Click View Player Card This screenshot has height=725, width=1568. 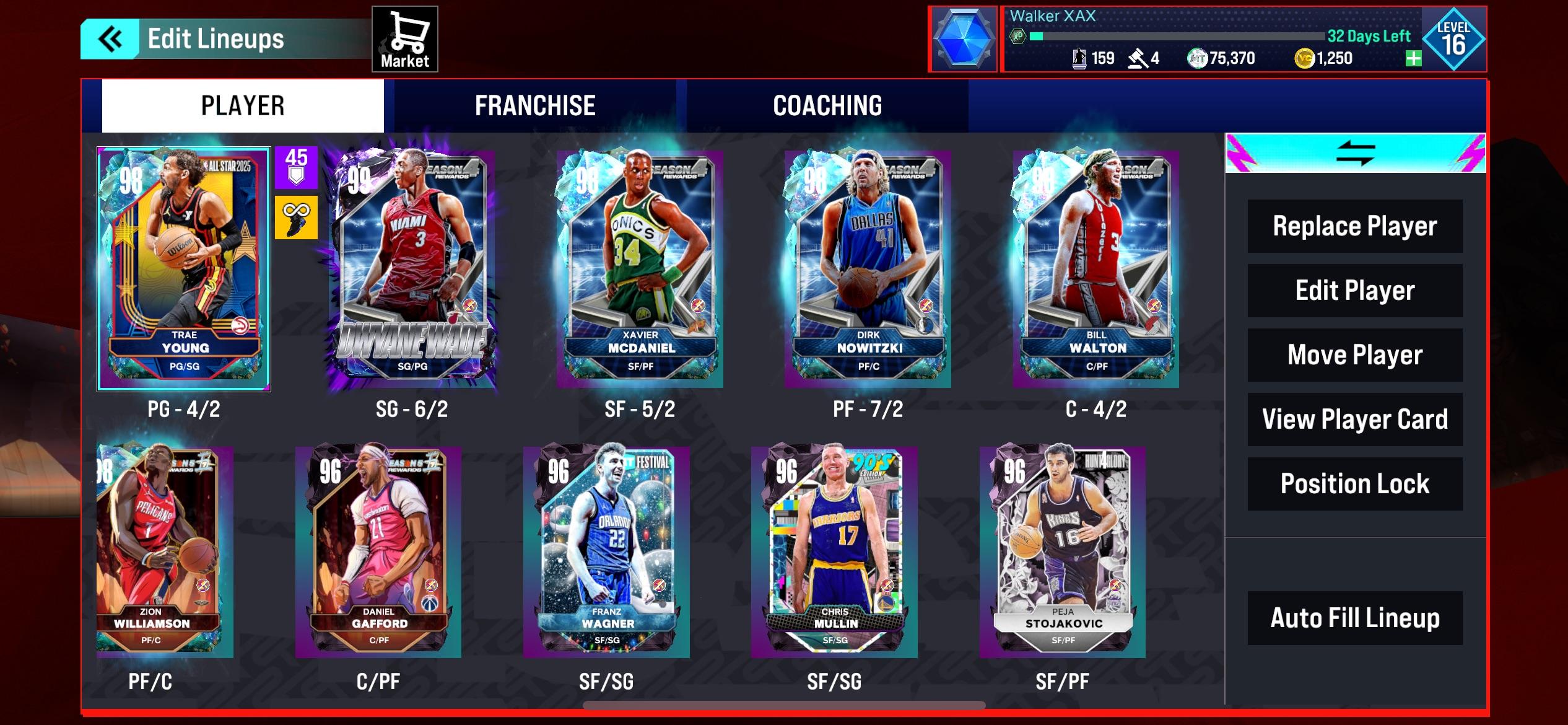click(x=1354, y=419)
